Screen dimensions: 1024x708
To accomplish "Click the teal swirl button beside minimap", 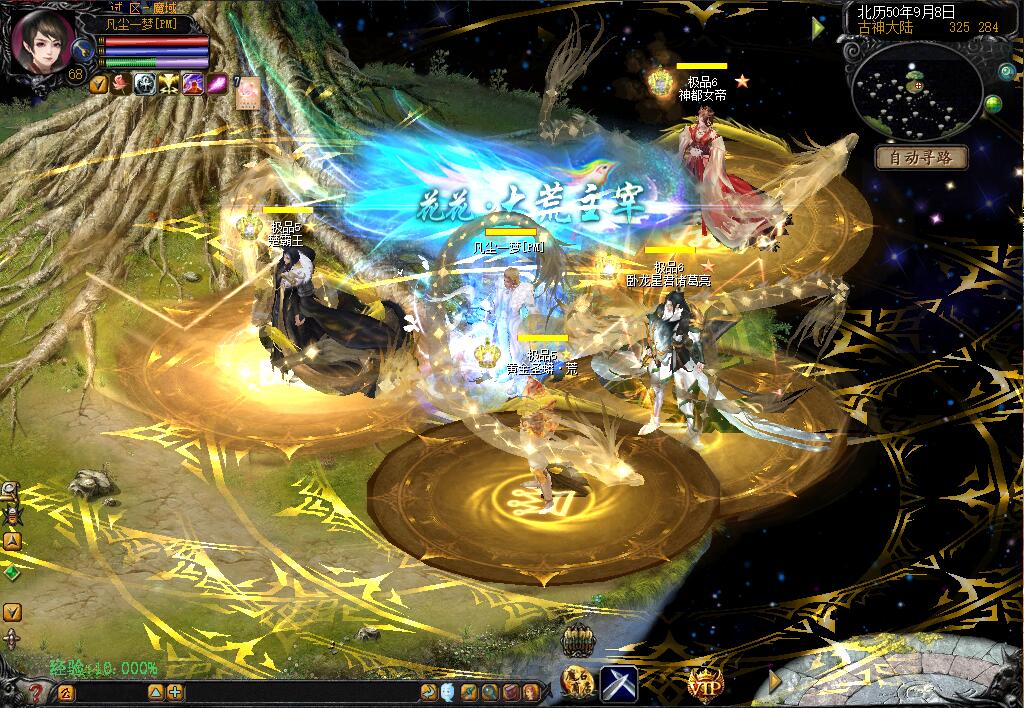I will pyautogui.click(x=1007, y=71).
